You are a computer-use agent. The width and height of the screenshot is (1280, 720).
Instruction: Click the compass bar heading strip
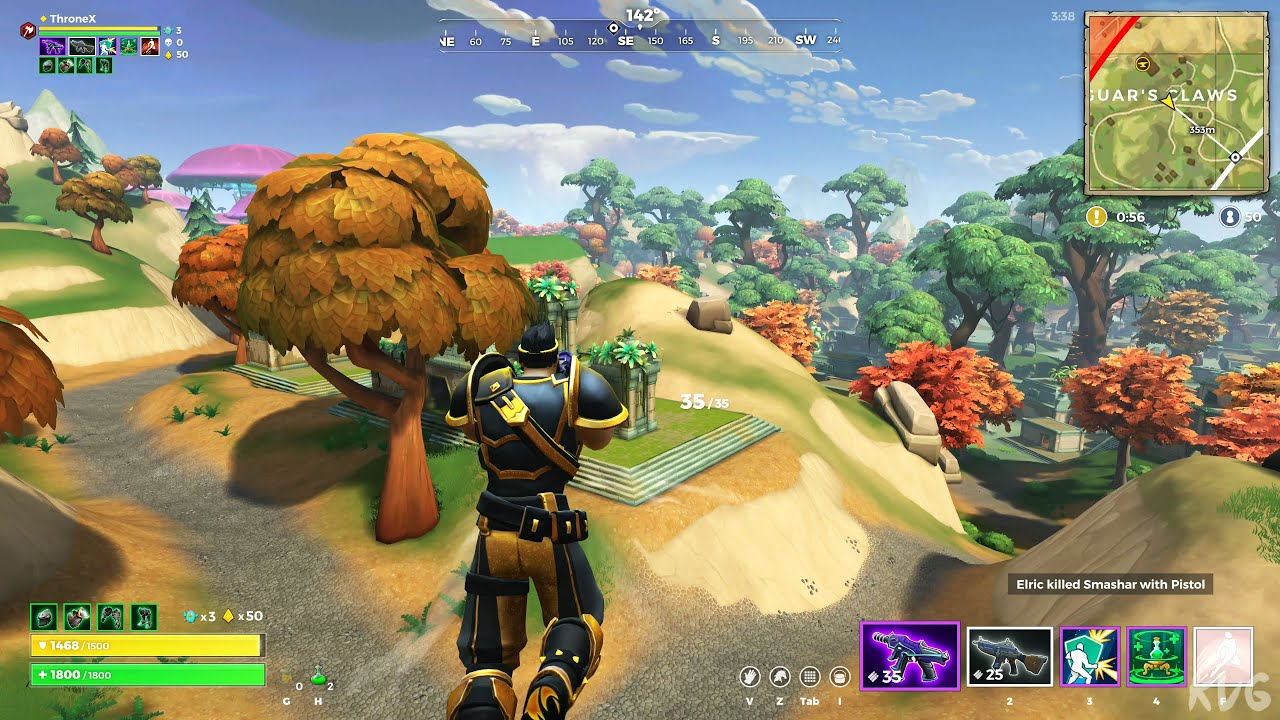[640, 40]
